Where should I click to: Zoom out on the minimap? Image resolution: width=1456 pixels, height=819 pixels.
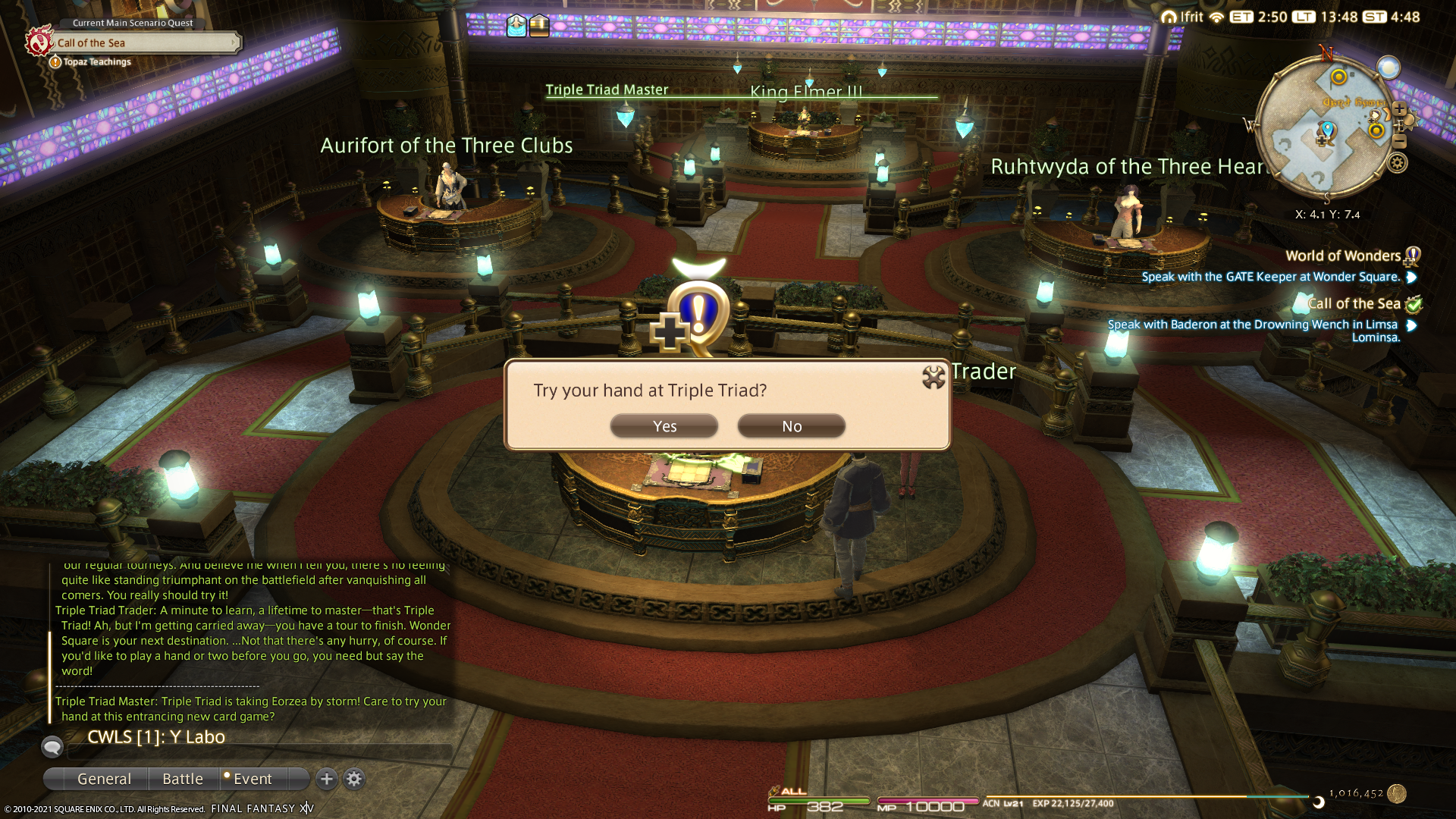[x=1400, y=142]
